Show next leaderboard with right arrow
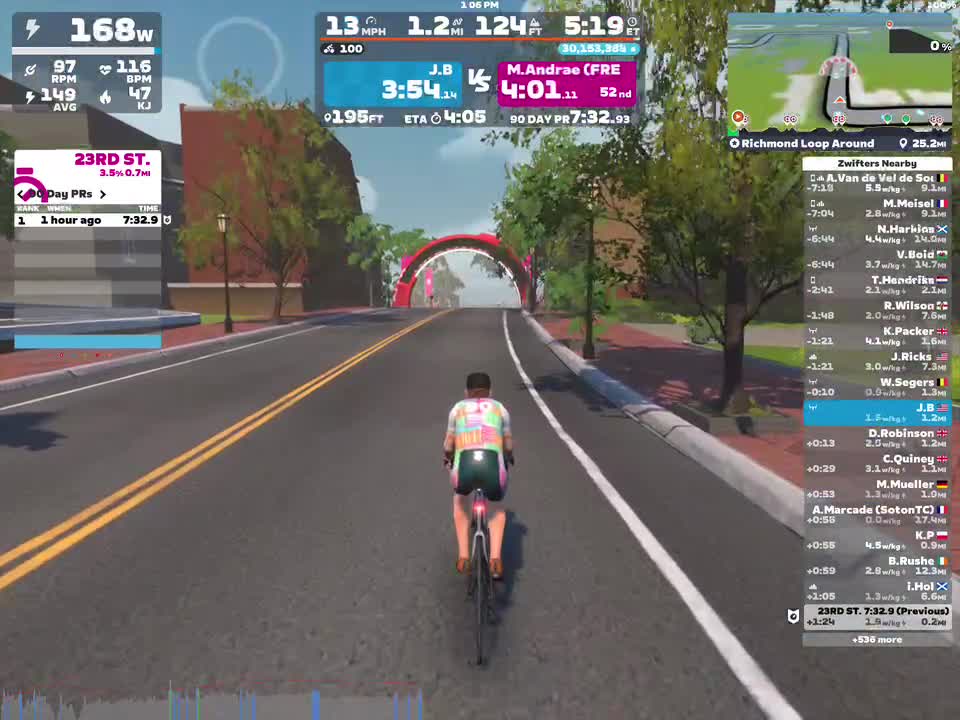Image resolution: width=960 pixels, height=720 pixels. point(102,194)
